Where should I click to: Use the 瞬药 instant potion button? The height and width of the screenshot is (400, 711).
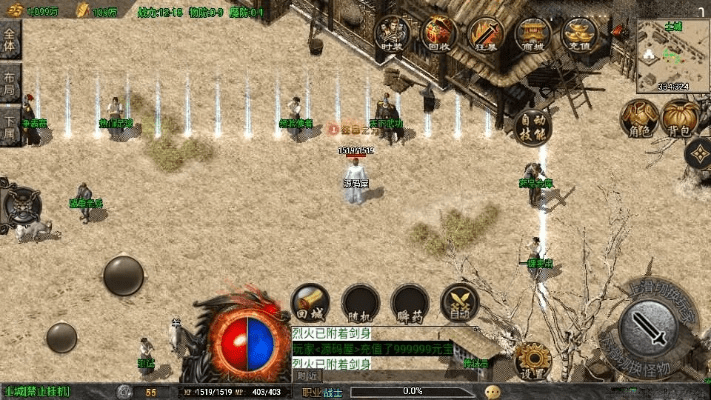(x=409, y=301)
